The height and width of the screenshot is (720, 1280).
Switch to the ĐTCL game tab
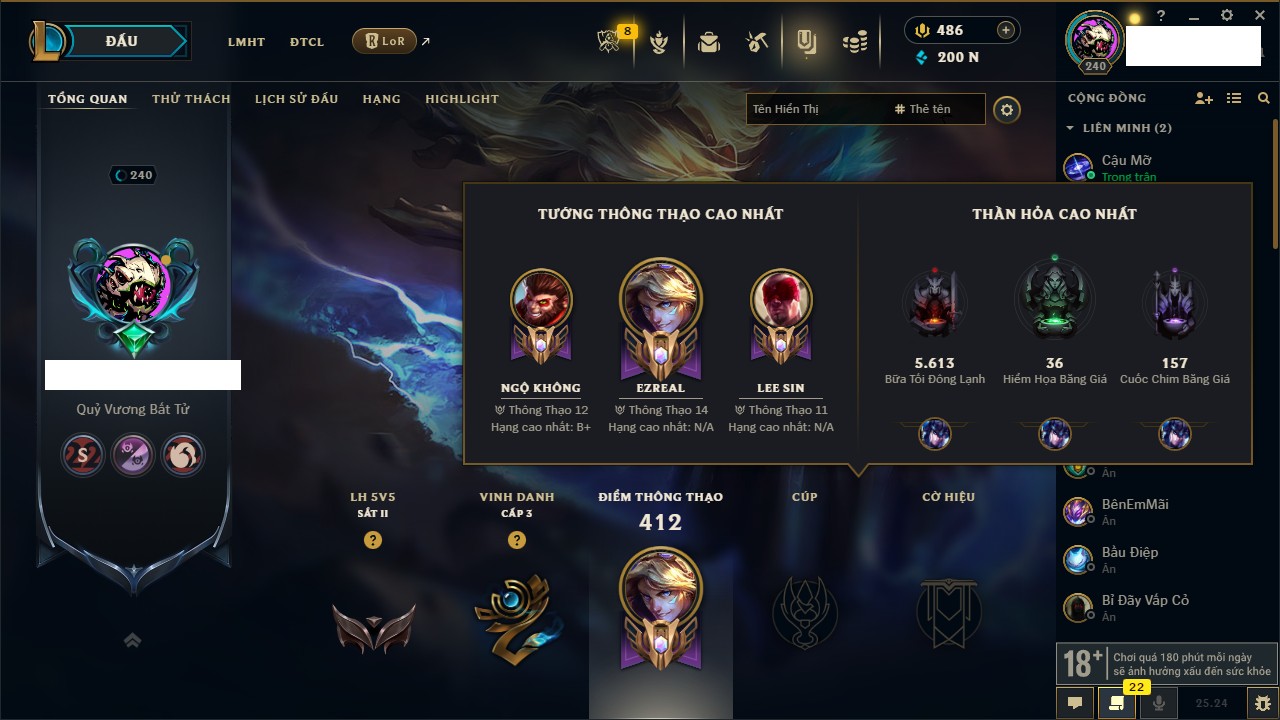pyautogui.click(x=307, y=42)
